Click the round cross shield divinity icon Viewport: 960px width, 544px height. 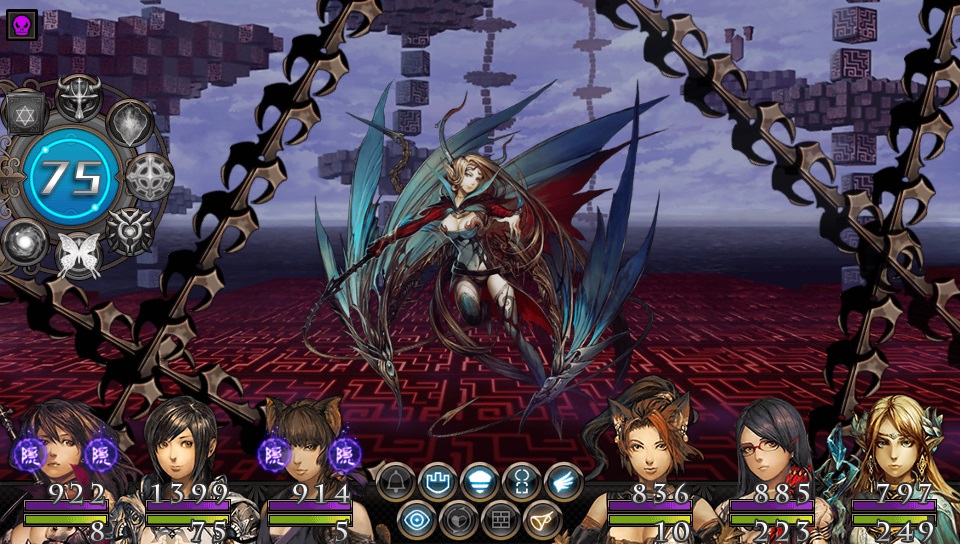(149, 177)
